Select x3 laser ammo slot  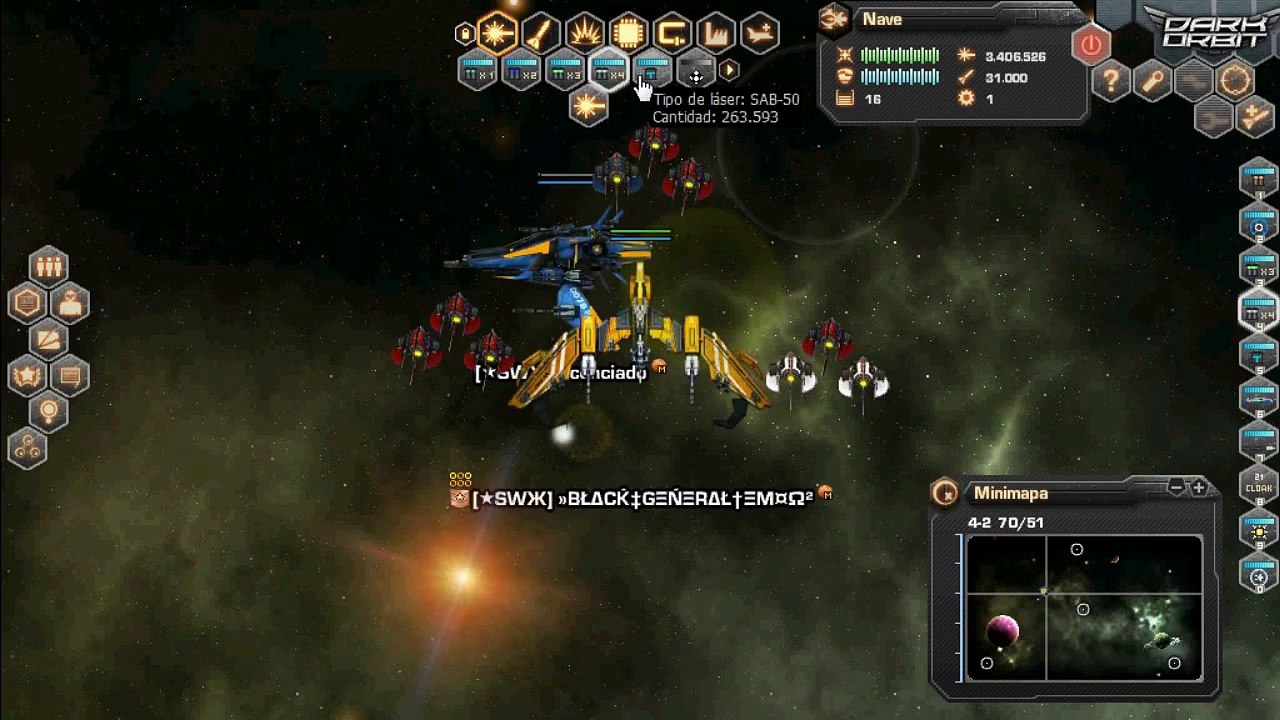pos(566,72)
